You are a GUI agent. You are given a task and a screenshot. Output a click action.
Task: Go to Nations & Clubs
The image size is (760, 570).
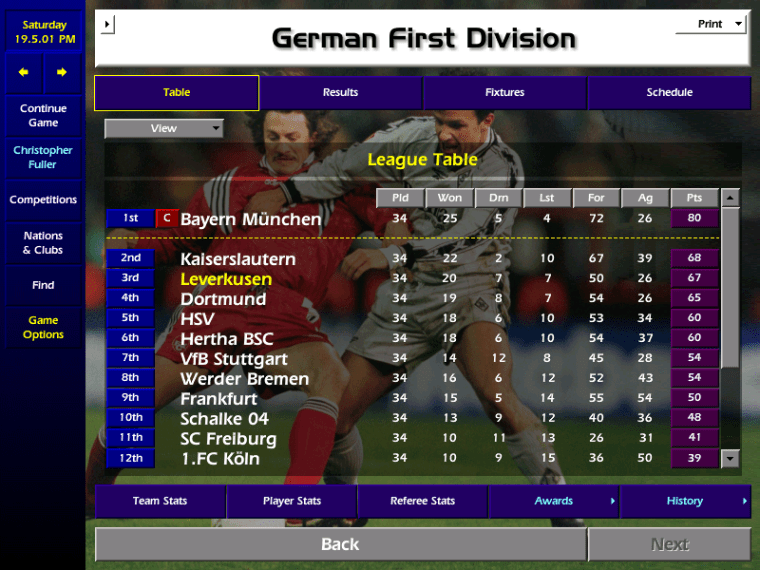pyautogui.click(x=43, y=243)
